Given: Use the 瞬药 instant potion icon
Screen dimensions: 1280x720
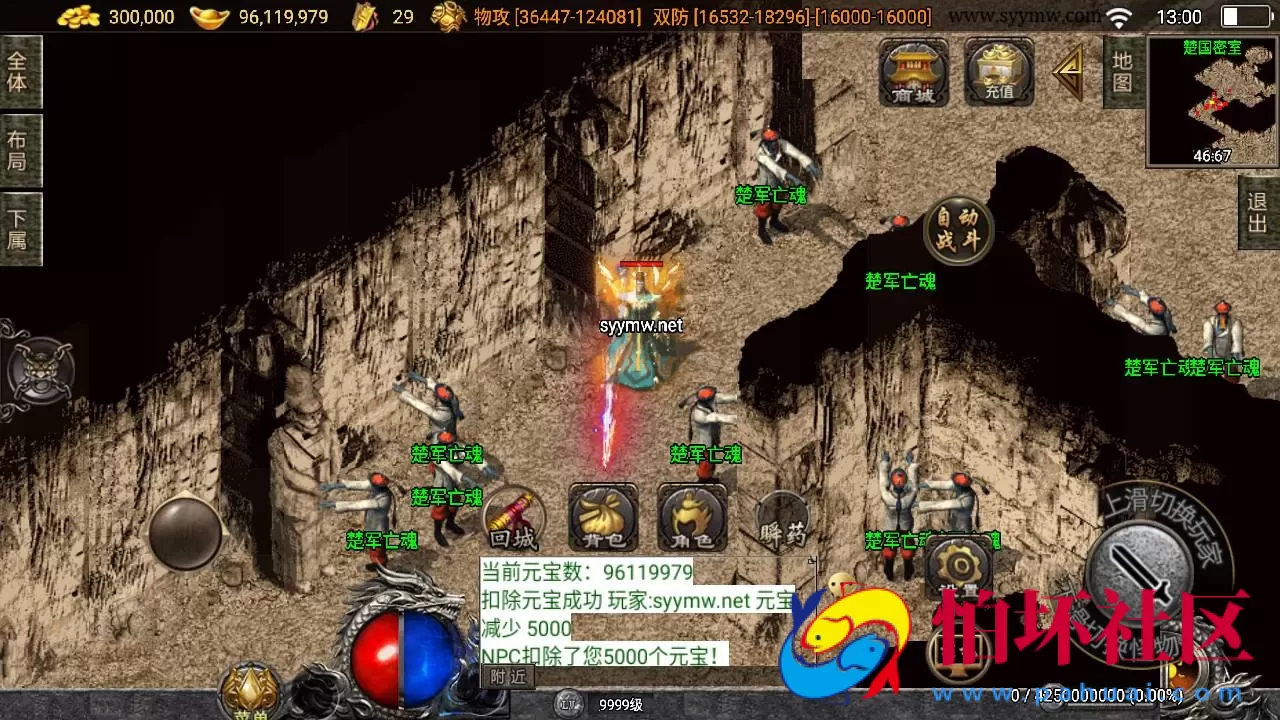Looking at the screenshot, I should click(781, 515).
